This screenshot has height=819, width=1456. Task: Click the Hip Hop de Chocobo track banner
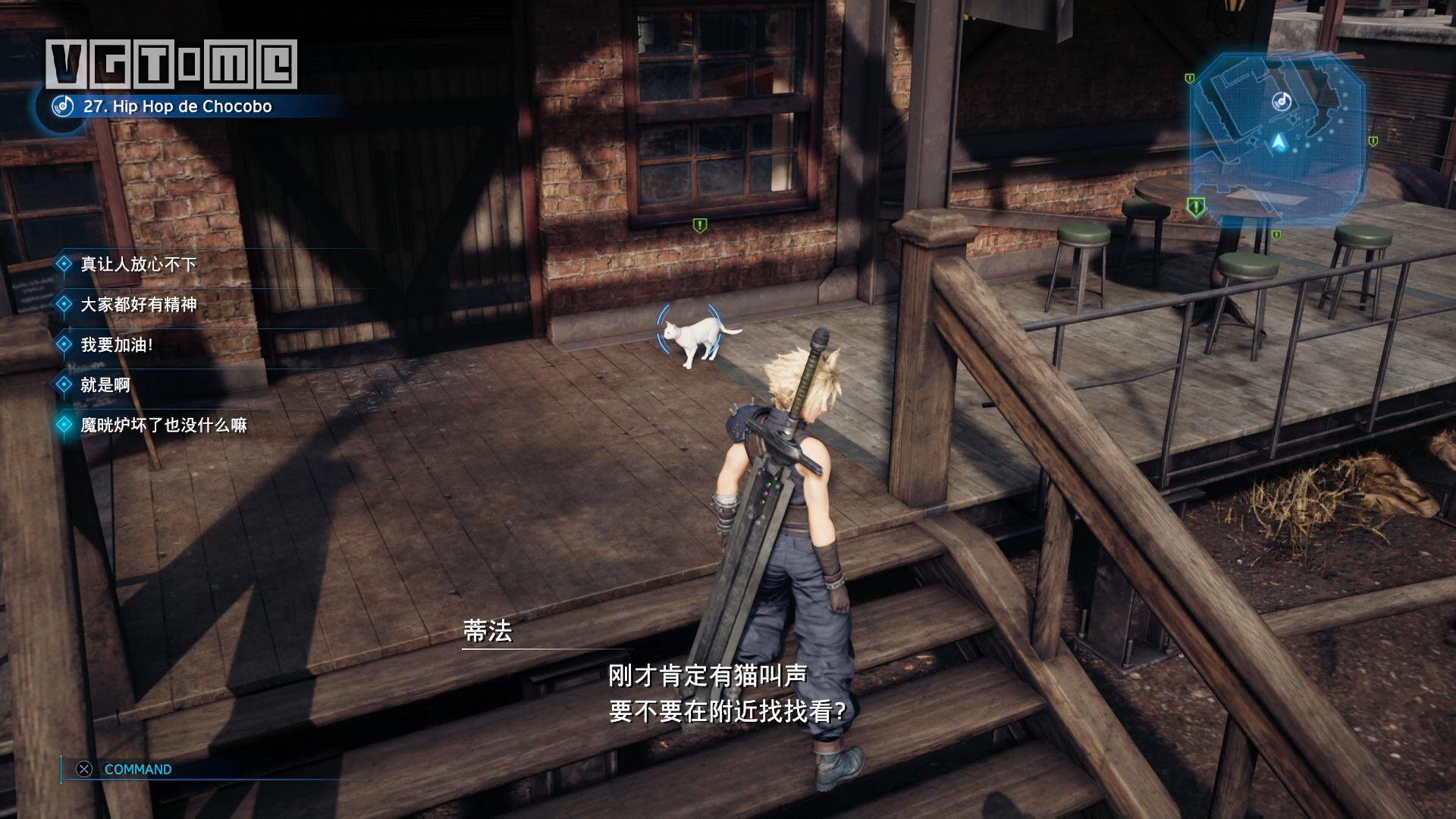pos(177,106)
